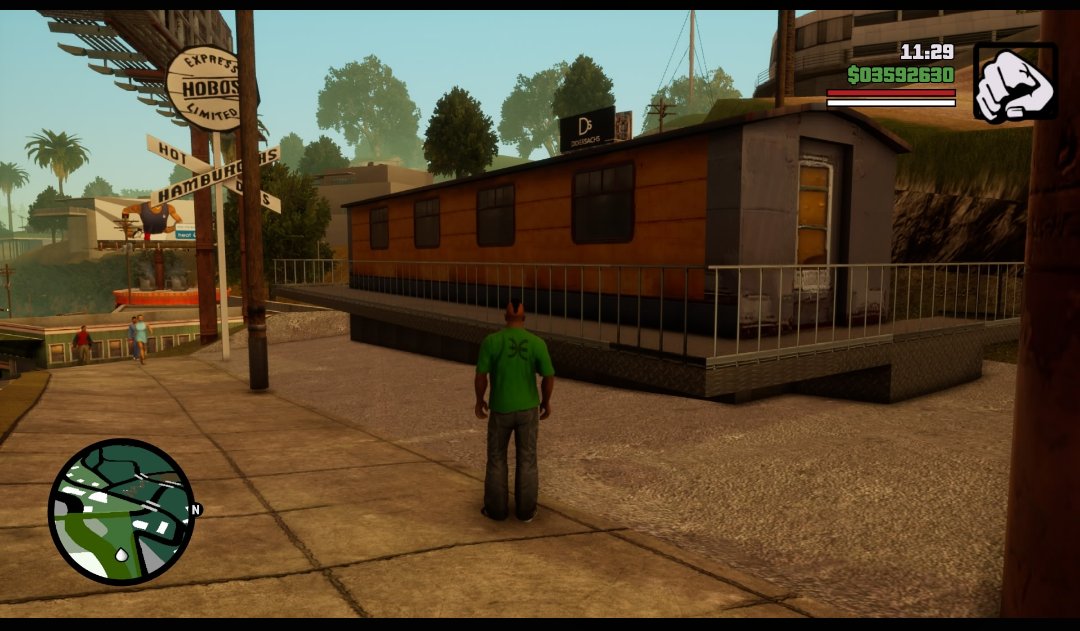Screen dimensions: 1080x631
Task: Select the fist weapon icon
Action: (1014, 82)
